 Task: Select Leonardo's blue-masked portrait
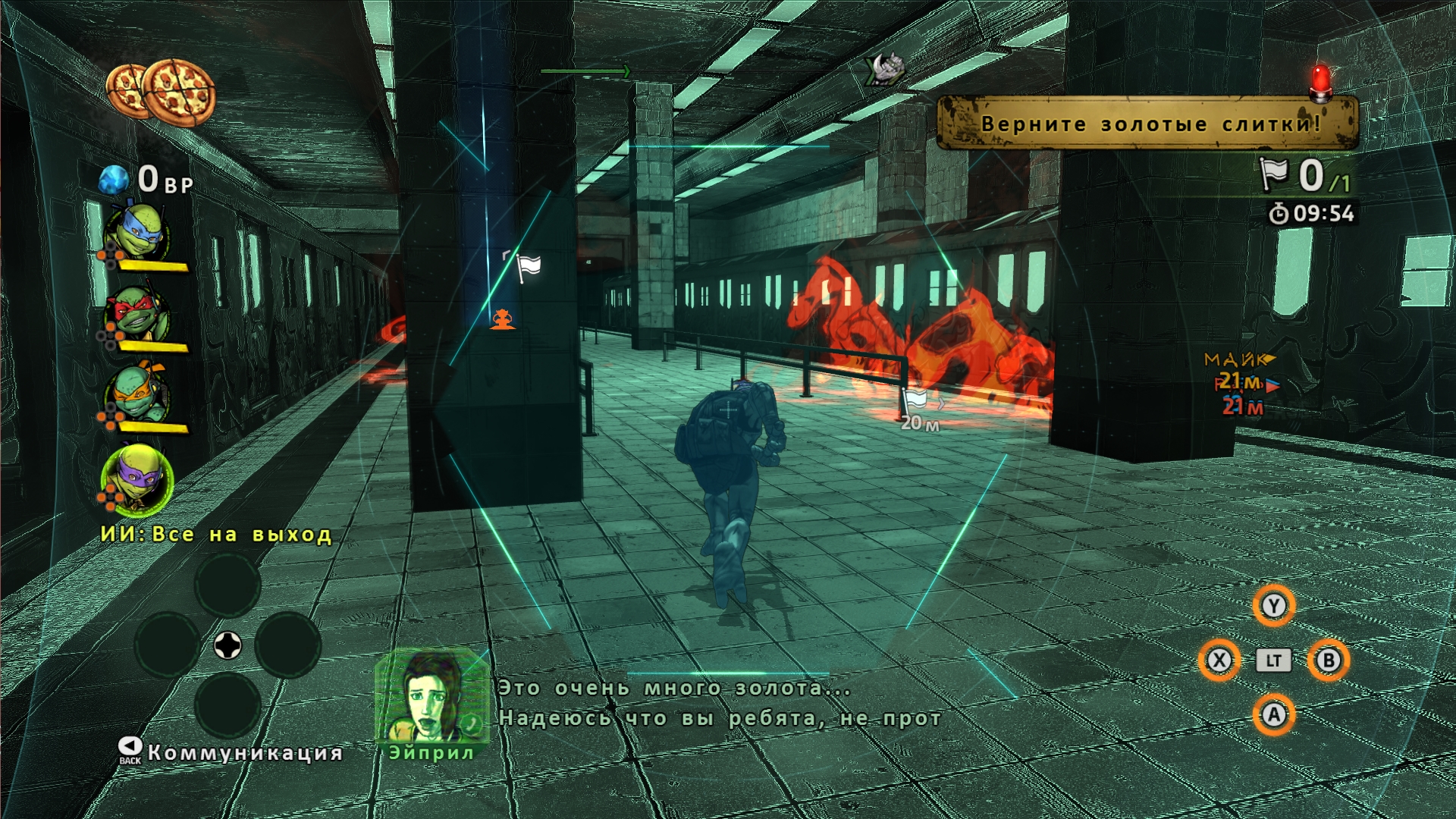136,233
